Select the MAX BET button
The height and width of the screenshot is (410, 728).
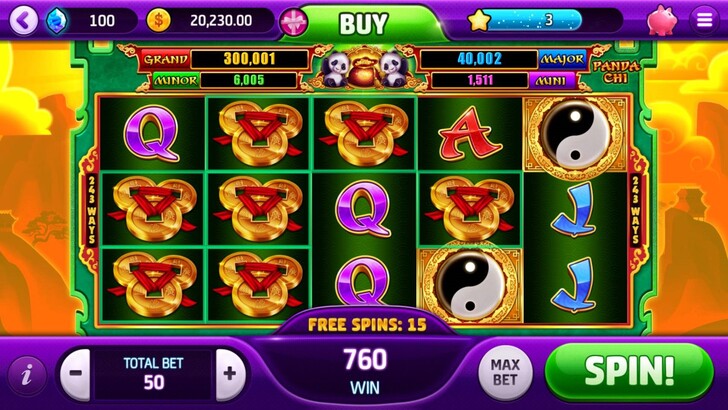coord(504,373)
